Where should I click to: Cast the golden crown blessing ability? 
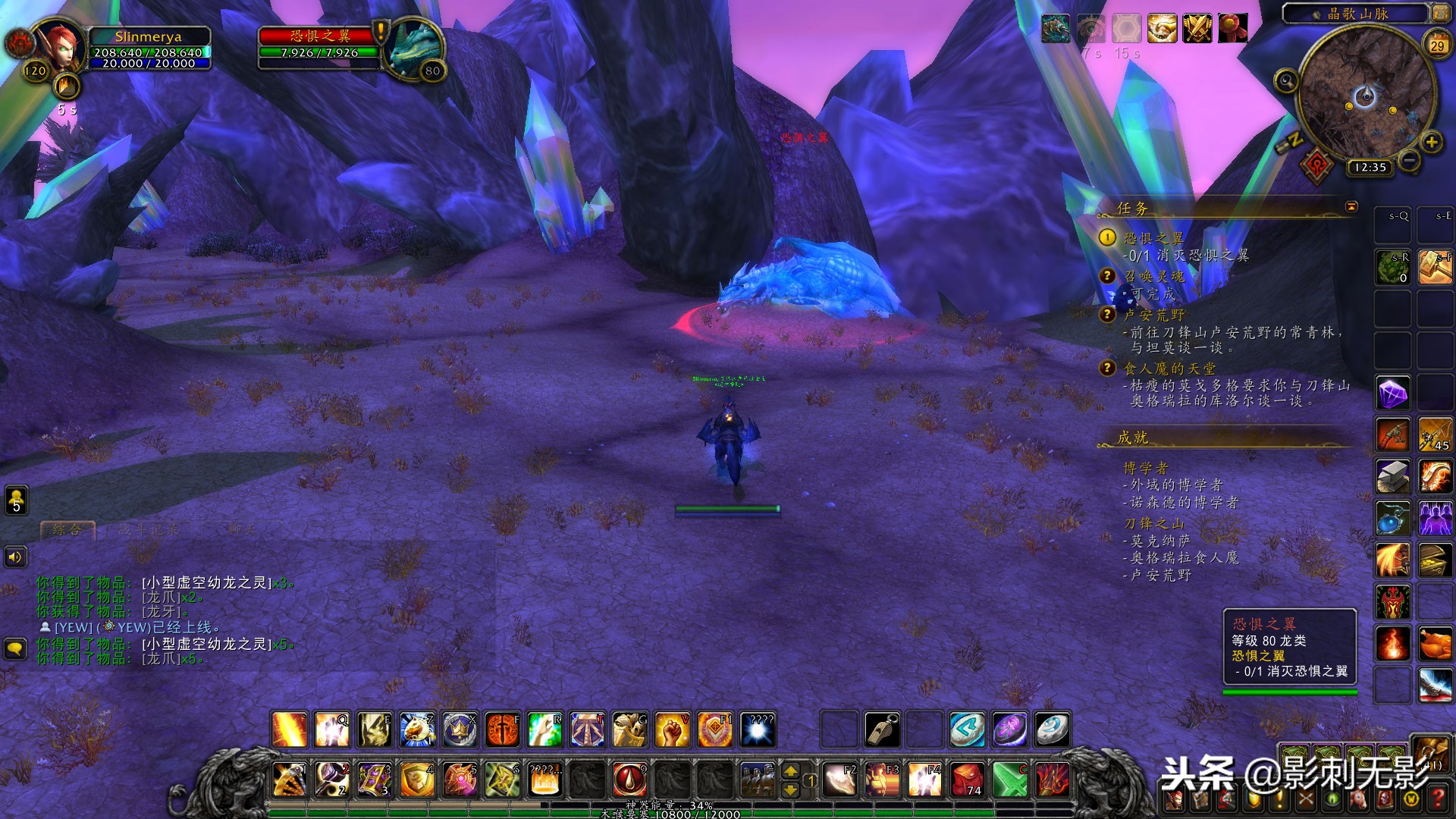[460, 730]
